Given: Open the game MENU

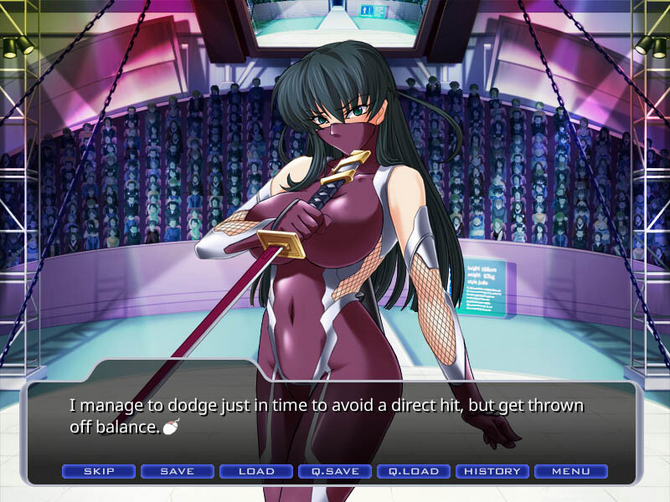Looking at the screenshot, I should click(x=570, y=471).
